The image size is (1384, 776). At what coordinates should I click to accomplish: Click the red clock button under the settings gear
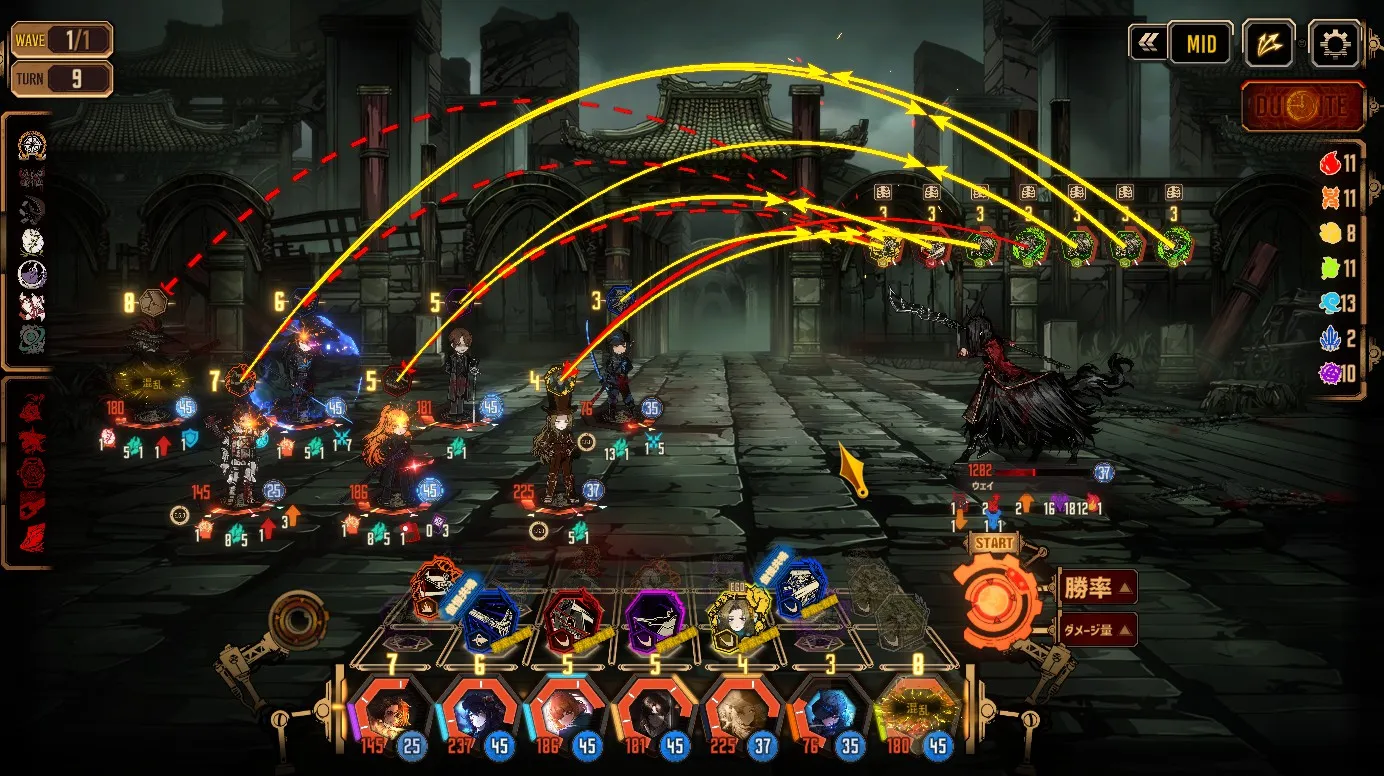point(1302,106)
